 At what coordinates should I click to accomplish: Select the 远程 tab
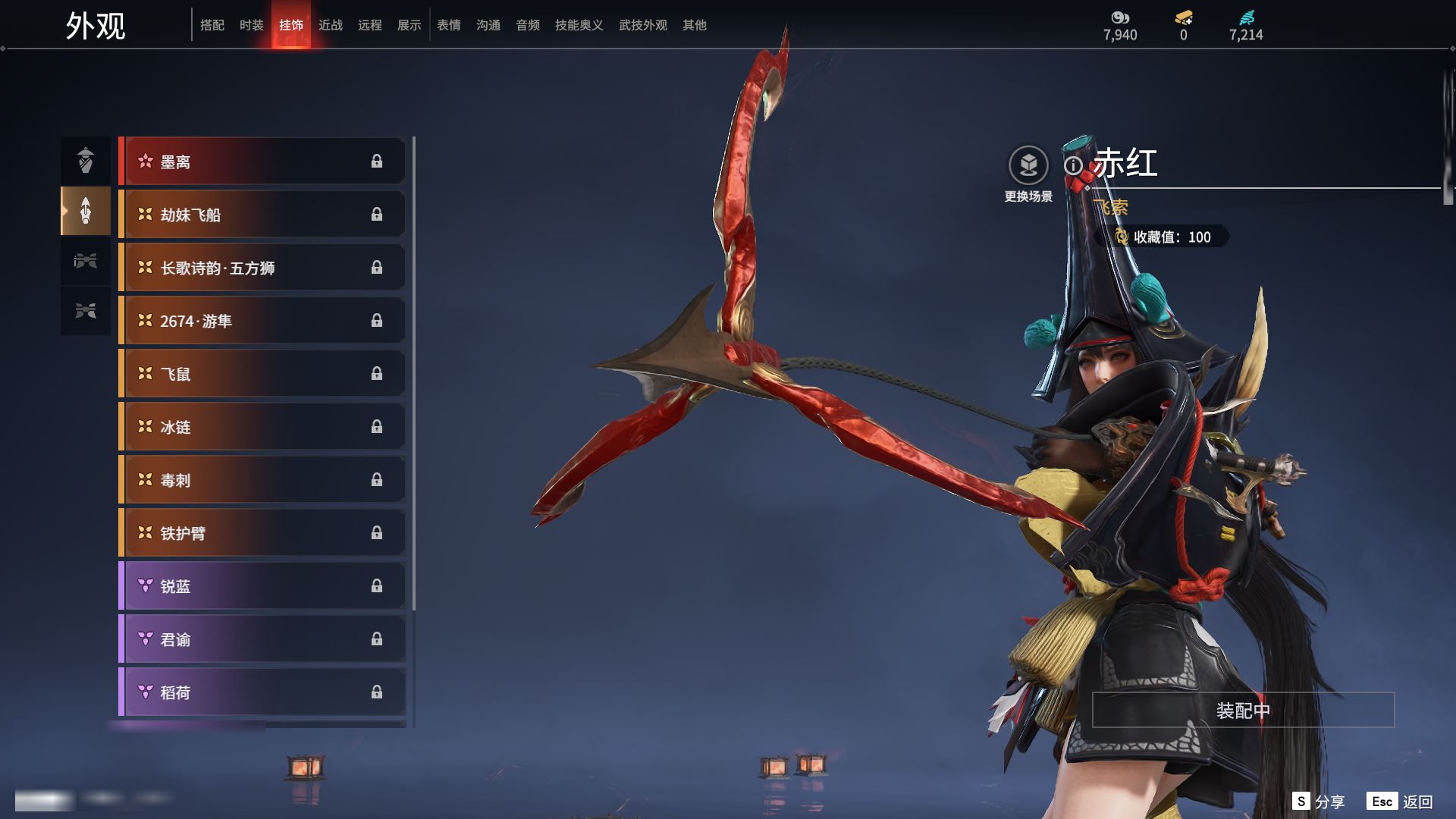369,25
